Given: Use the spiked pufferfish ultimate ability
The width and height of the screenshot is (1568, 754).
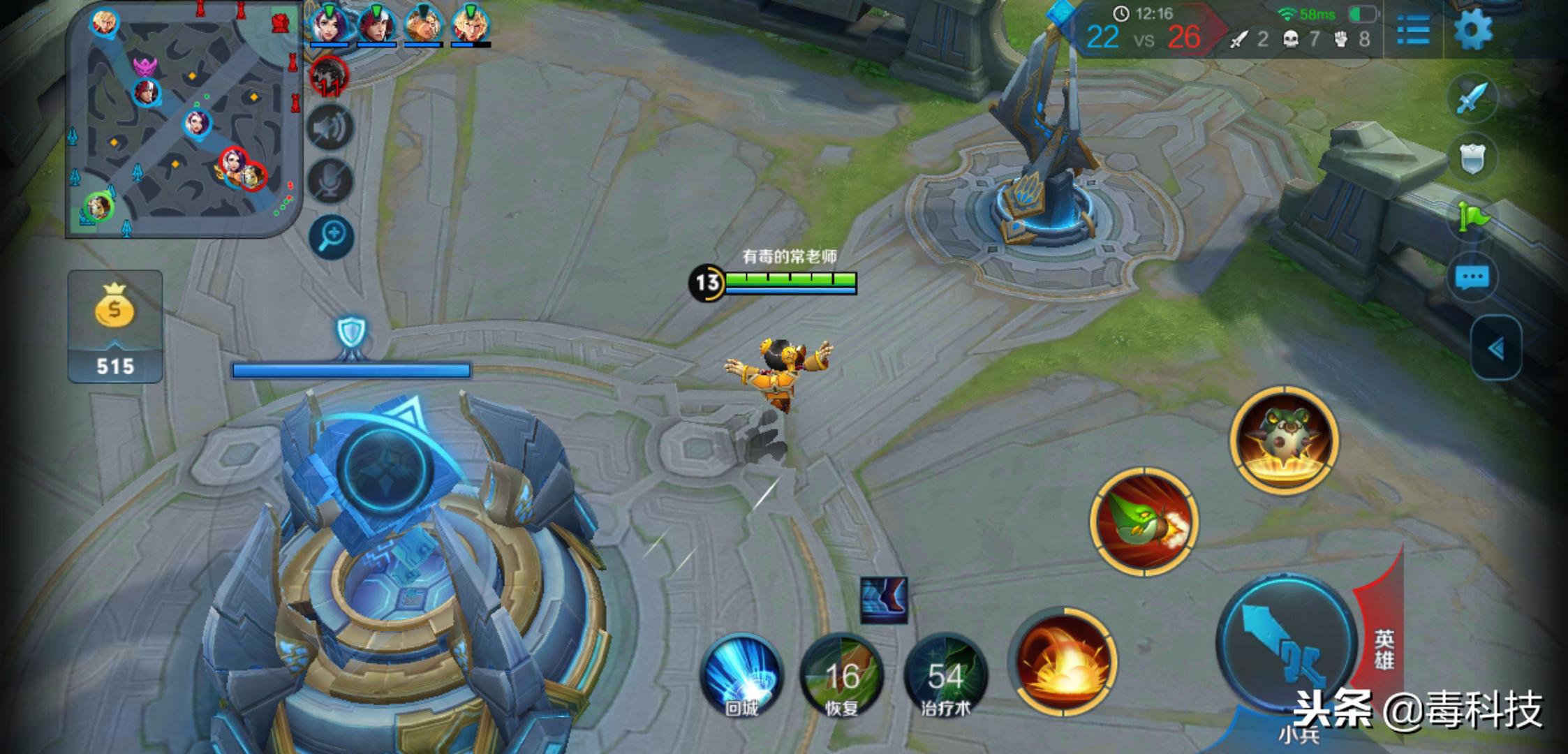Looking at the screenshot, I should tap(1283, 439).
